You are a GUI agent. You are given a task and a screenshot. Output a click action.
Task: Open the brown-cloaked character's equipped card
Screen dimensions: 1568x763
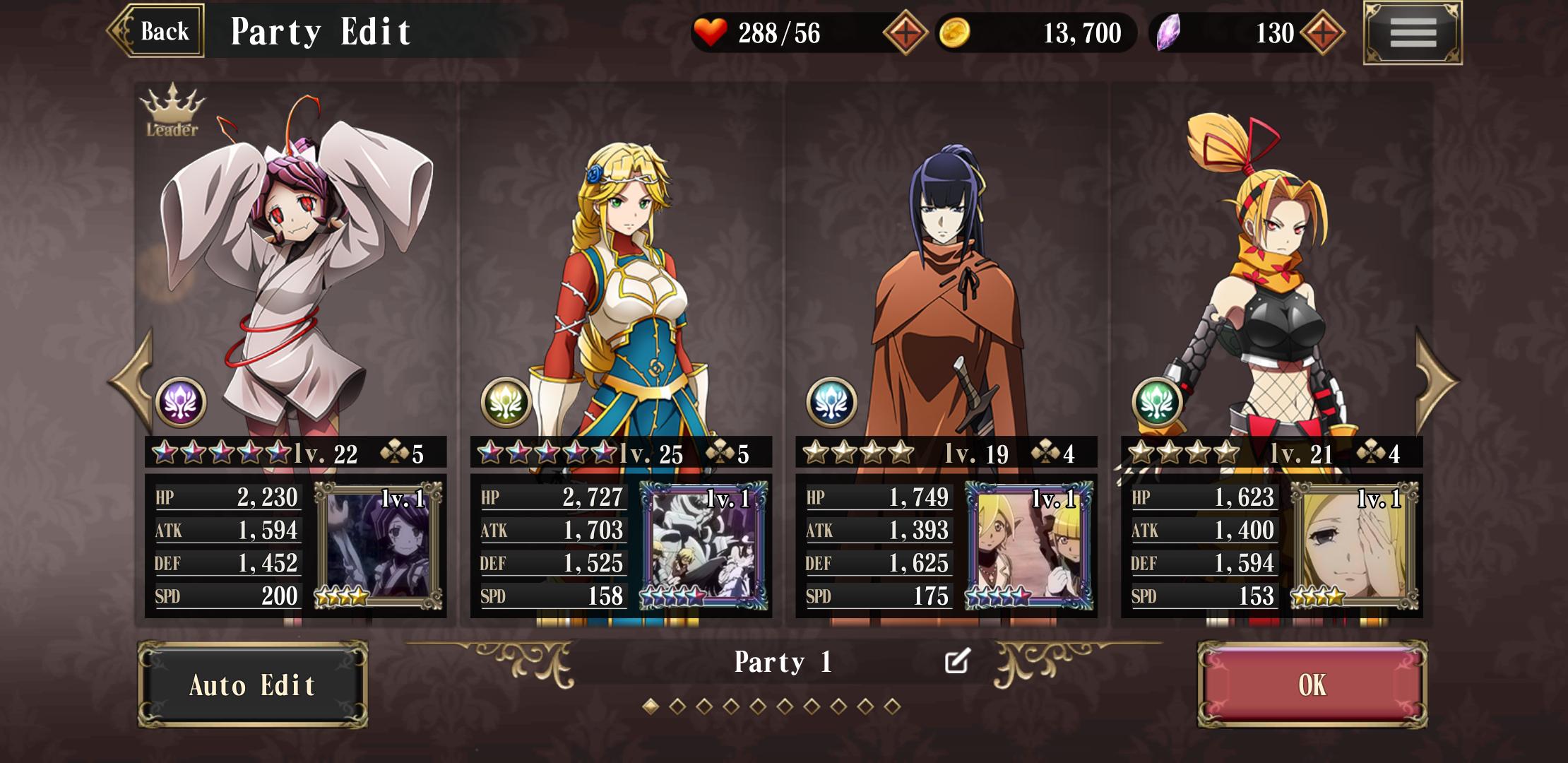pos(1029,545)
